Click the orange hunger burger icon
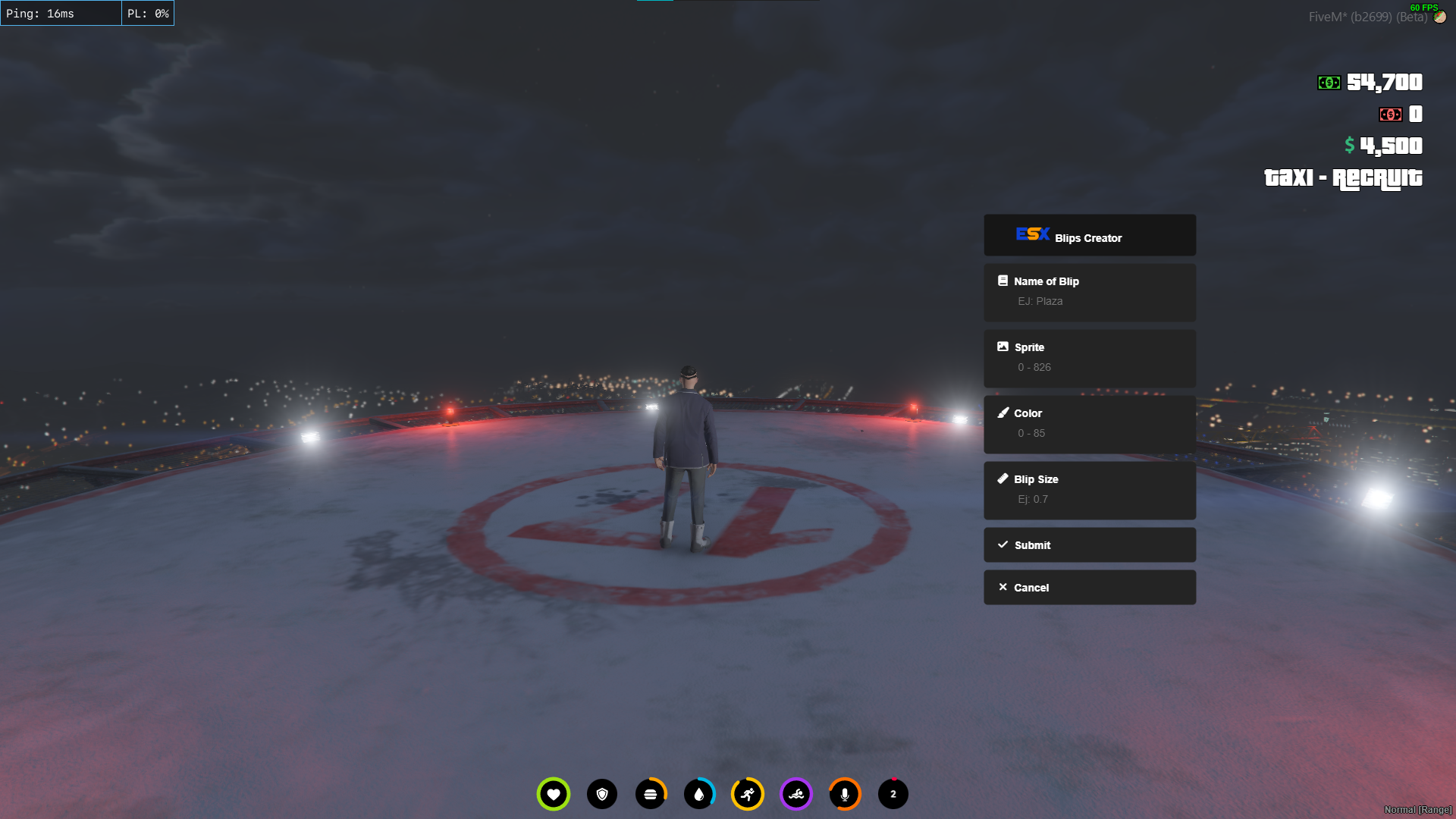 [651, 794]
